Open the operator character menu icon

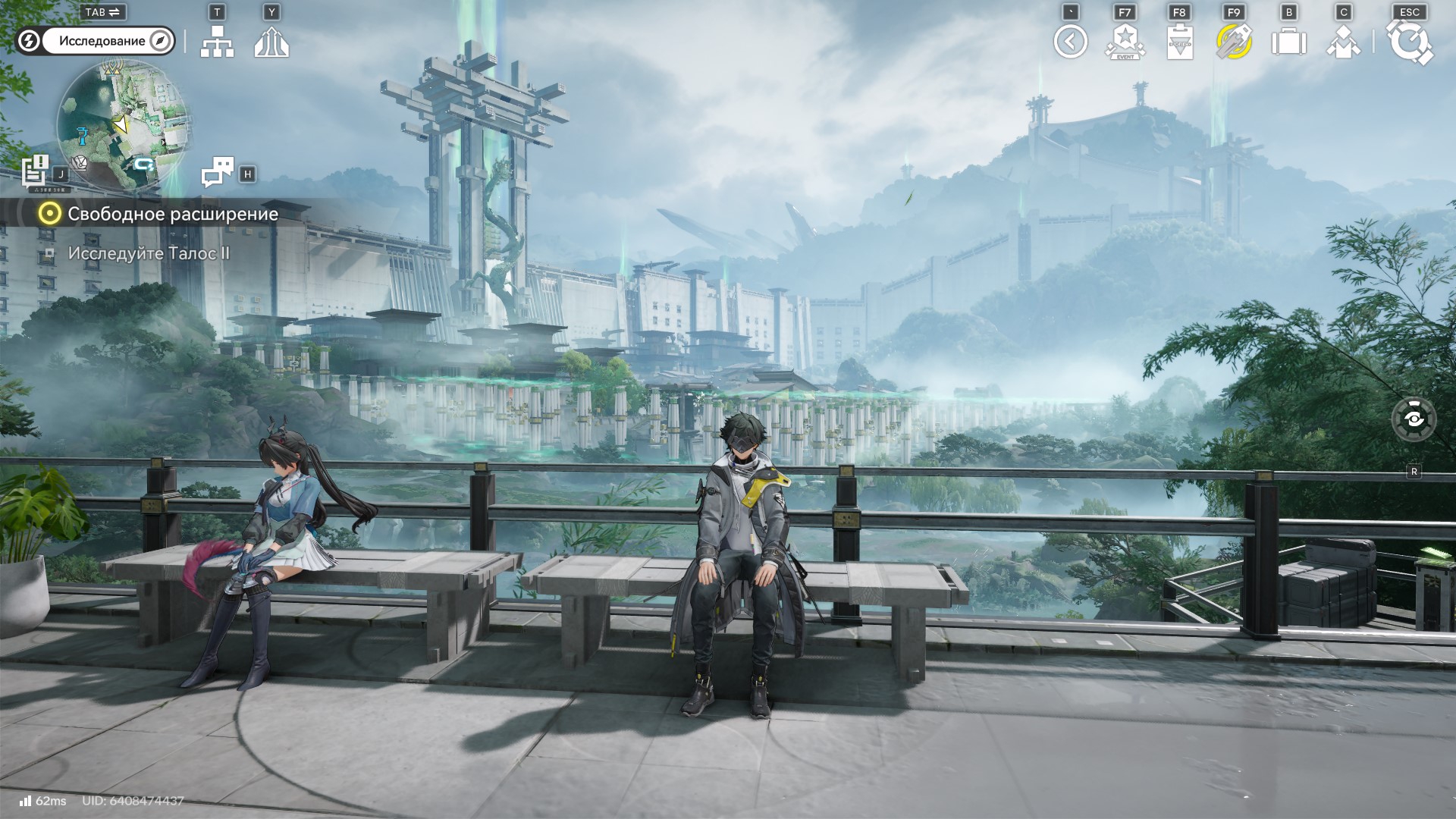(1343, 42)
